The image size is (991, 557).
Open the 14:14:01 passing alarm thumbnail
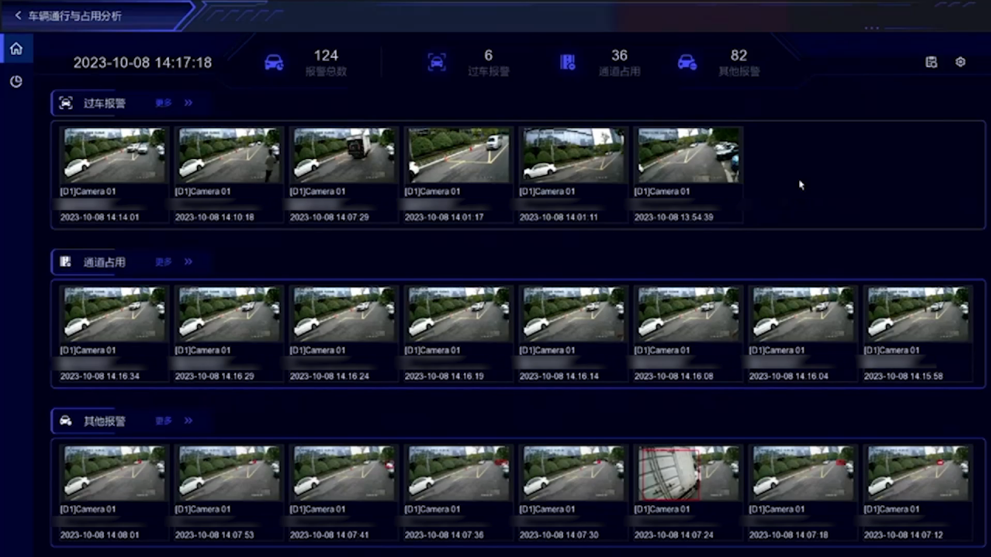coord(114,155)
